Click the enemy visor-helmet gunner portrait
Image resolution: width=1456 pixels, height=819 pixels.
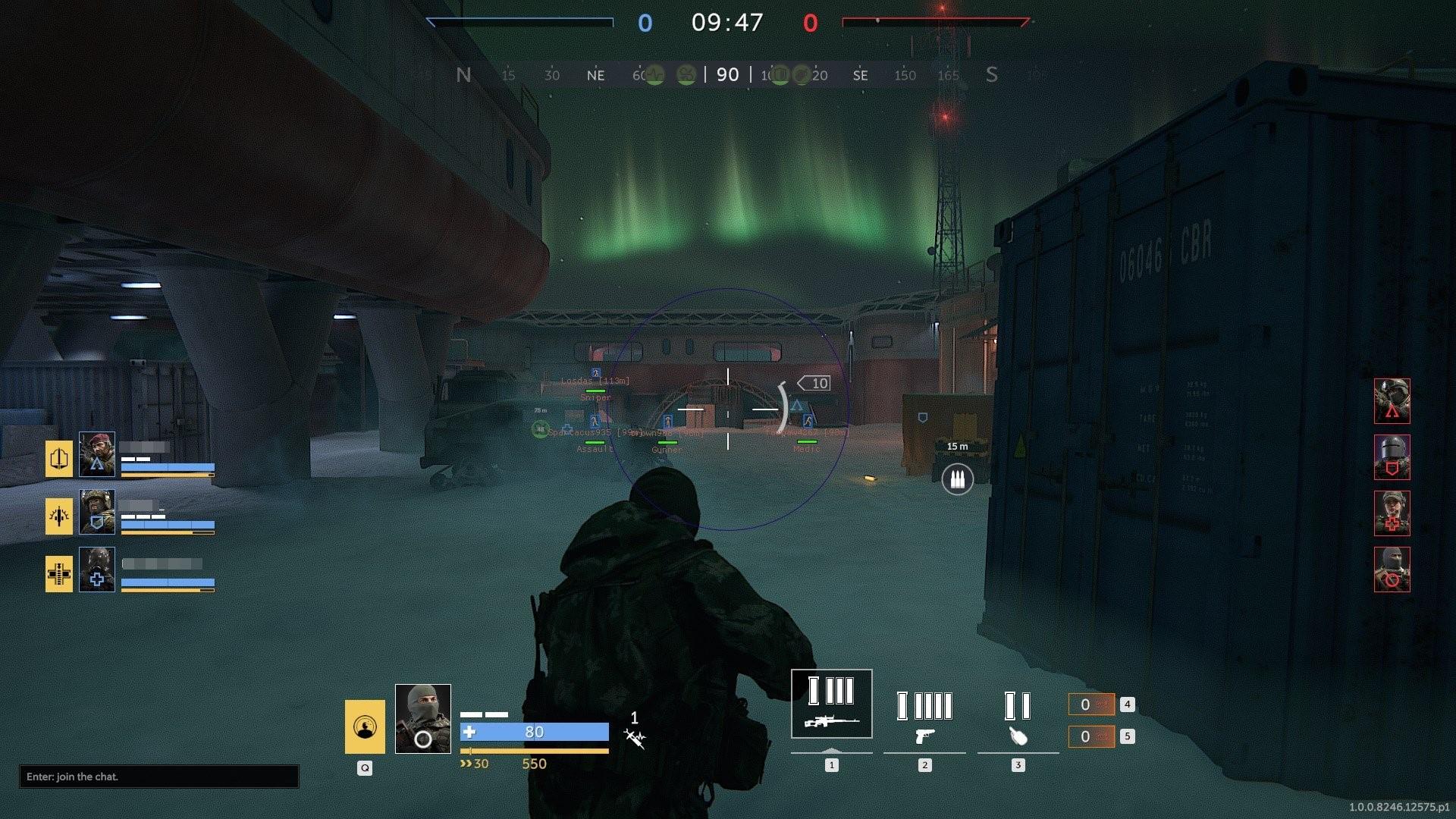point(1392,457)
